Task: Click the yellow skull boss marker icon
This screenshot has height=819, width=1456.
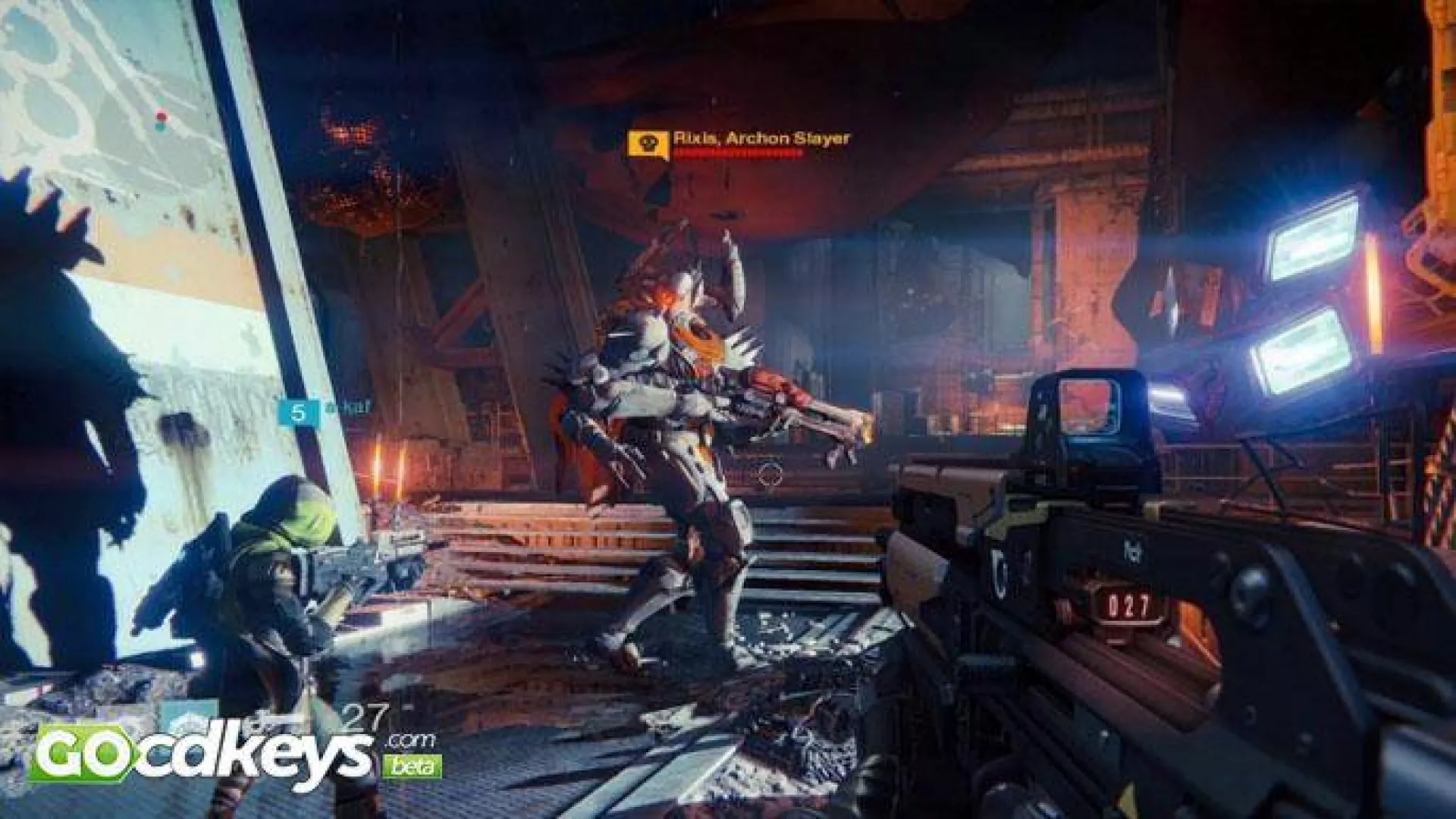Action: click(648, 145)
